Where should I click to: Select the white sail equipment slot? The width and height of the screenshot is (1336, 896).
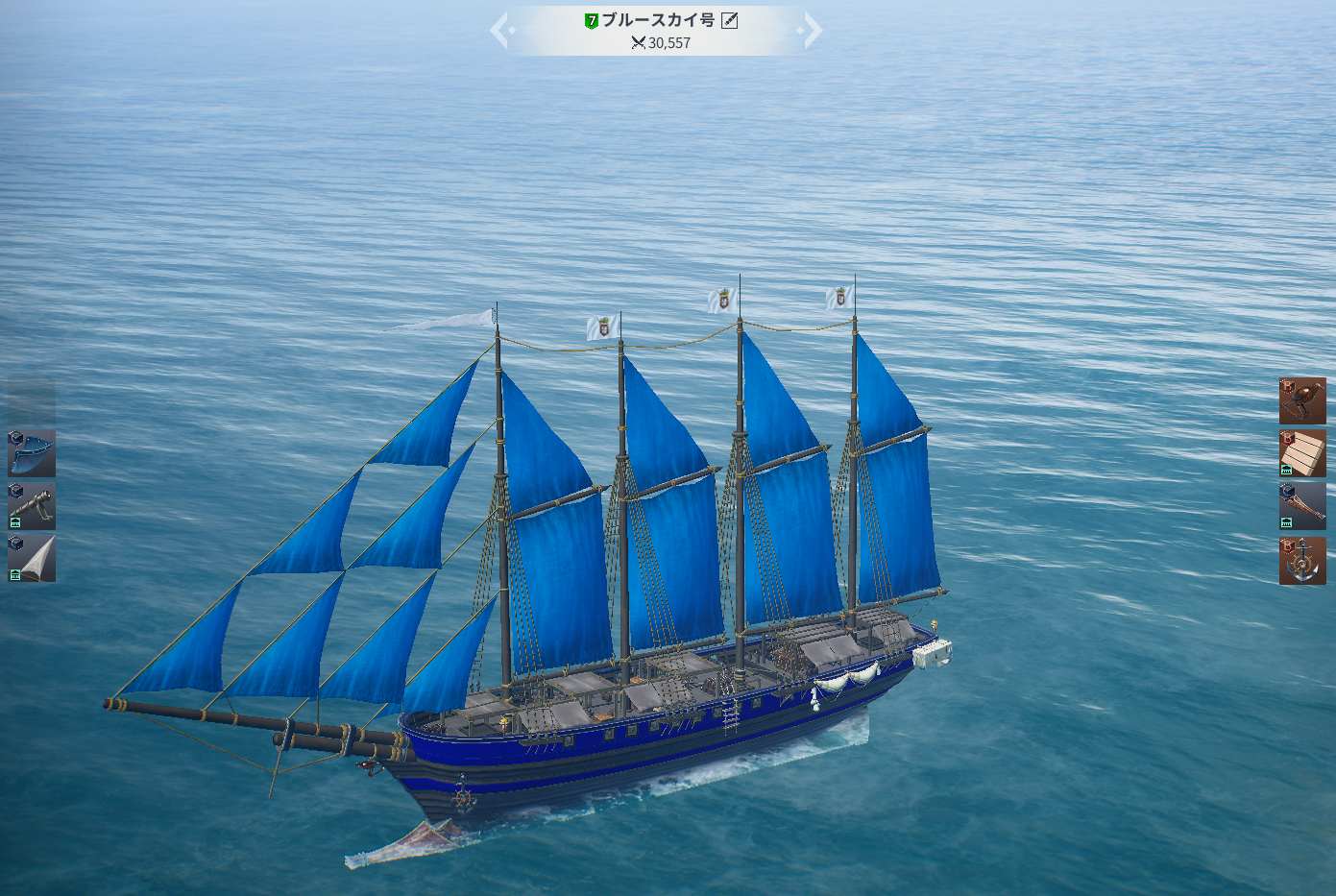32,559
